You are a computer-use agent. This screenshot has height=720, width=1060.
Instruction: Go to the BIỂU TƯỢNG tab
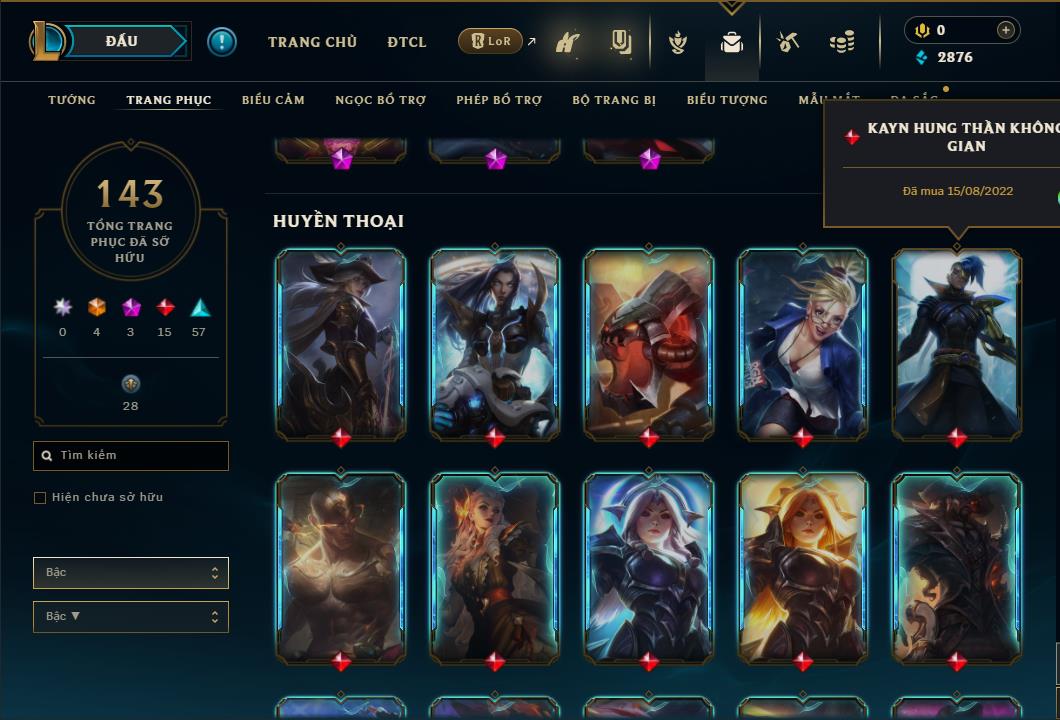[727, 100]
